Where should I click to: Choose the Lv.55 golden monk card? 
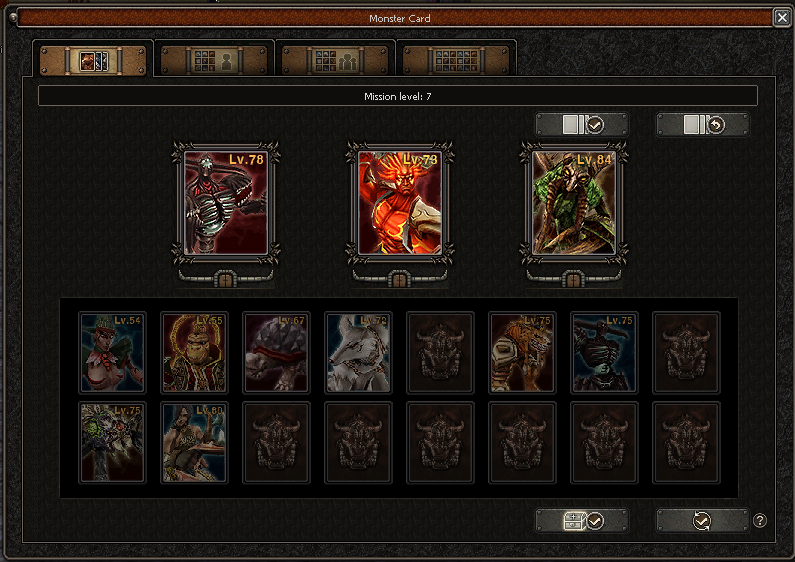point(194,353)
